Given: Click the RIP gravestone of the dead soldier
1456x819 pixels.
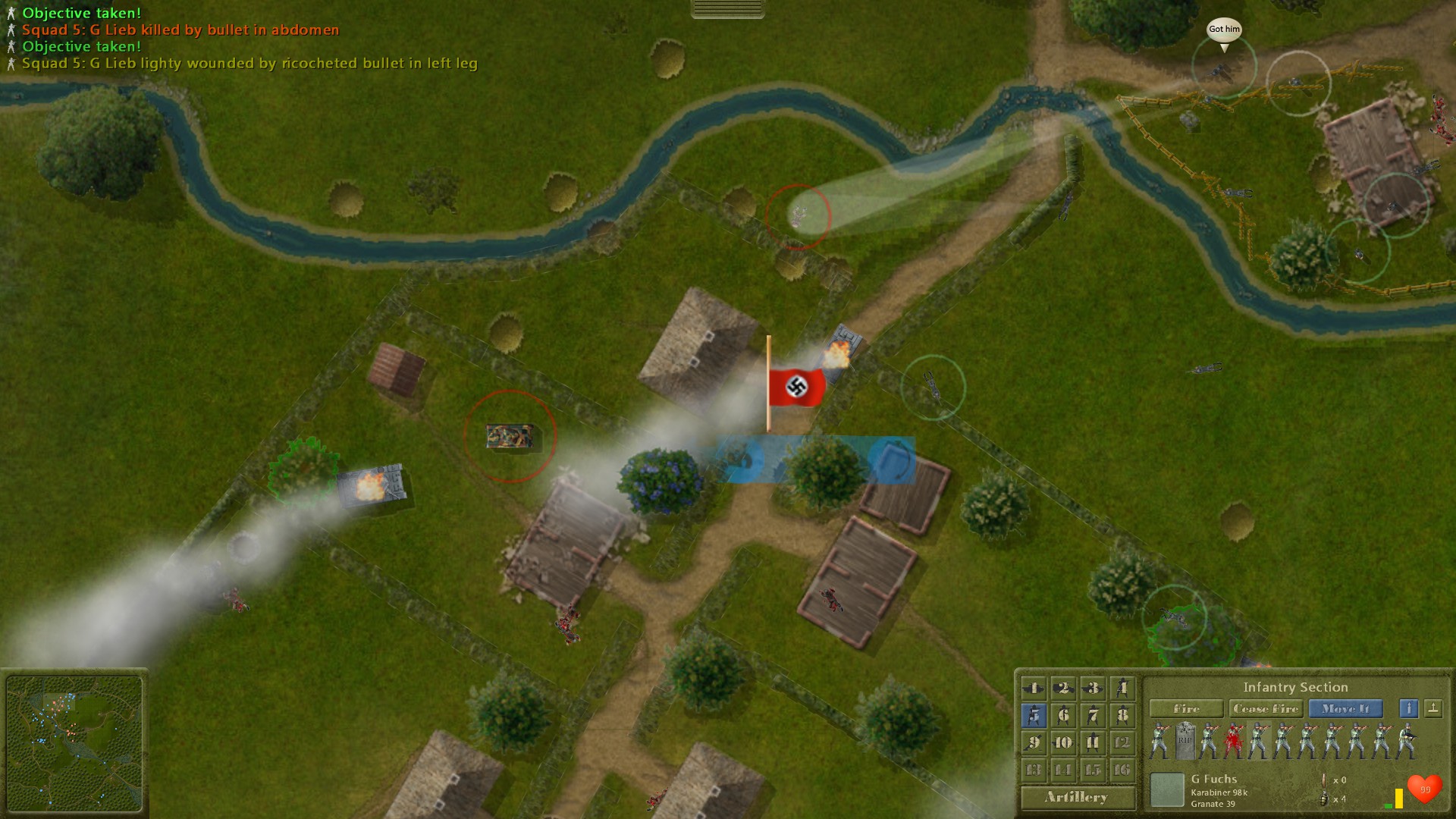Looking at the screenshot, I should point(1185,739).
